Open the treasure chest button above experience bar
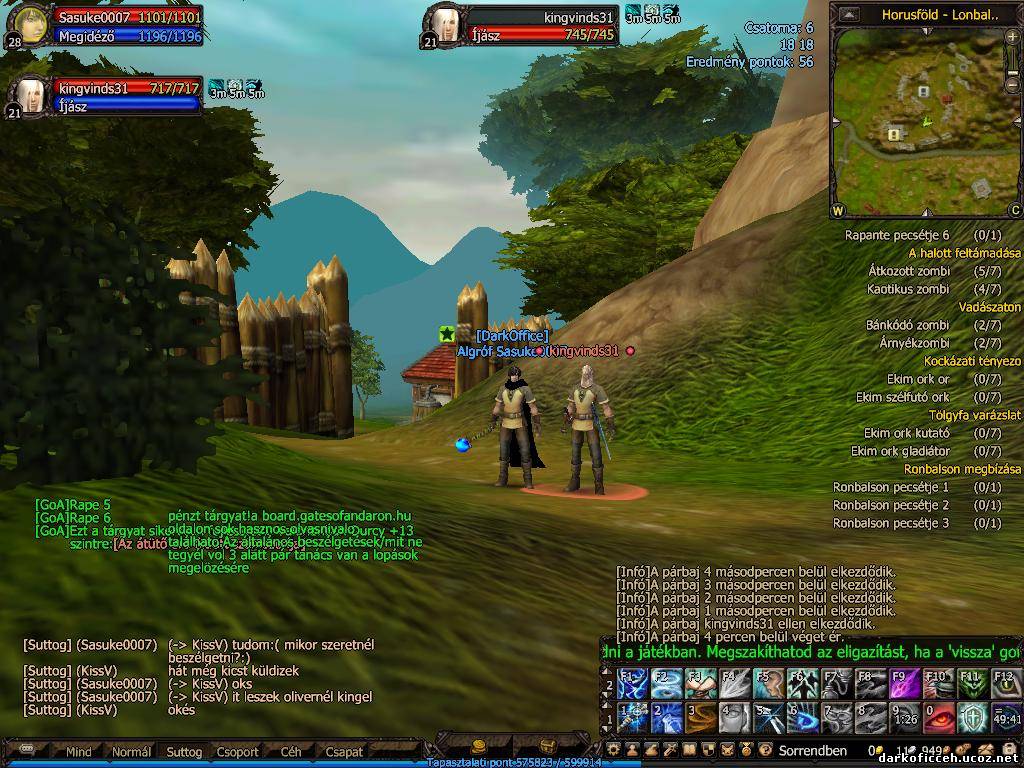Viewport: 1024px width, 768px height. [x=548, y=746]
